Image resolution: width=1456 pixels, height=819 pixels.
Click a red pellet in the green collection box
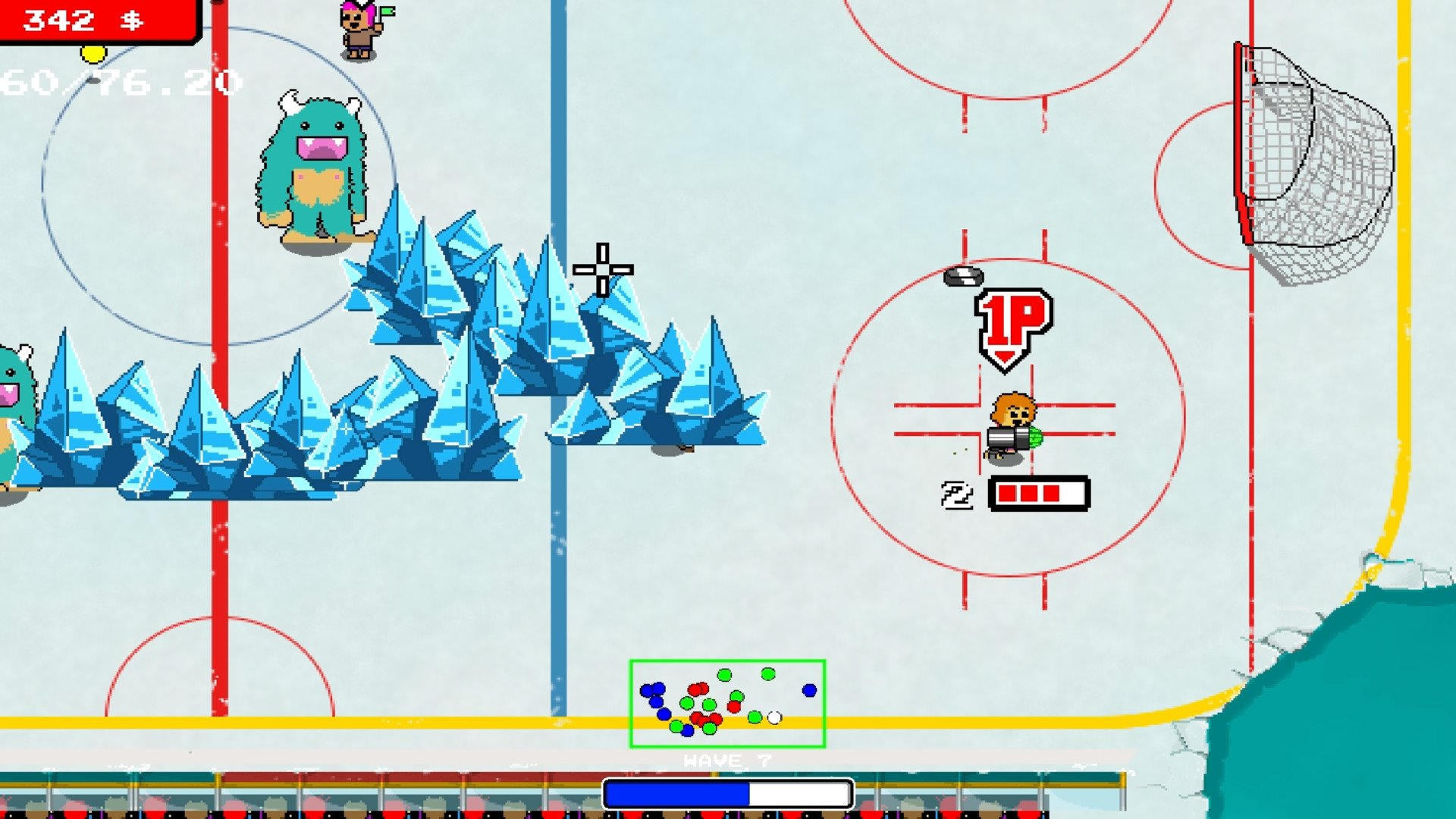click(695, 691)
